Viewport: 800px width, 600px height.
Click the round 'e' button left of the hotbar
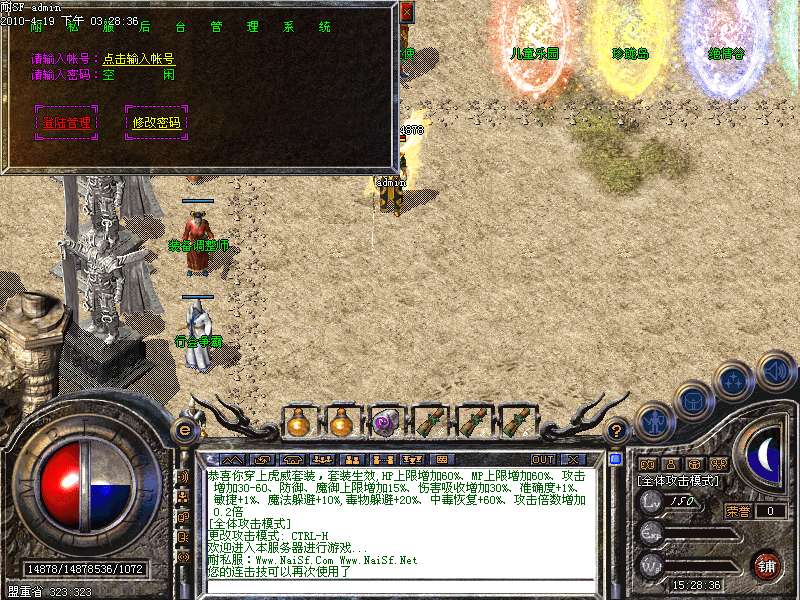click(x=184, y=430)
